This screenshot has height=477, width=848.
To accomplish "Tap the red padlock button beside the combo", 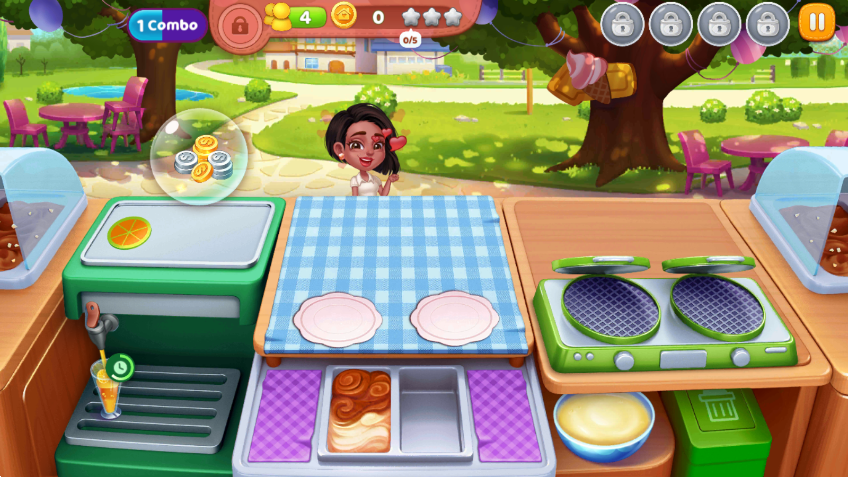I will click(238, 23).
